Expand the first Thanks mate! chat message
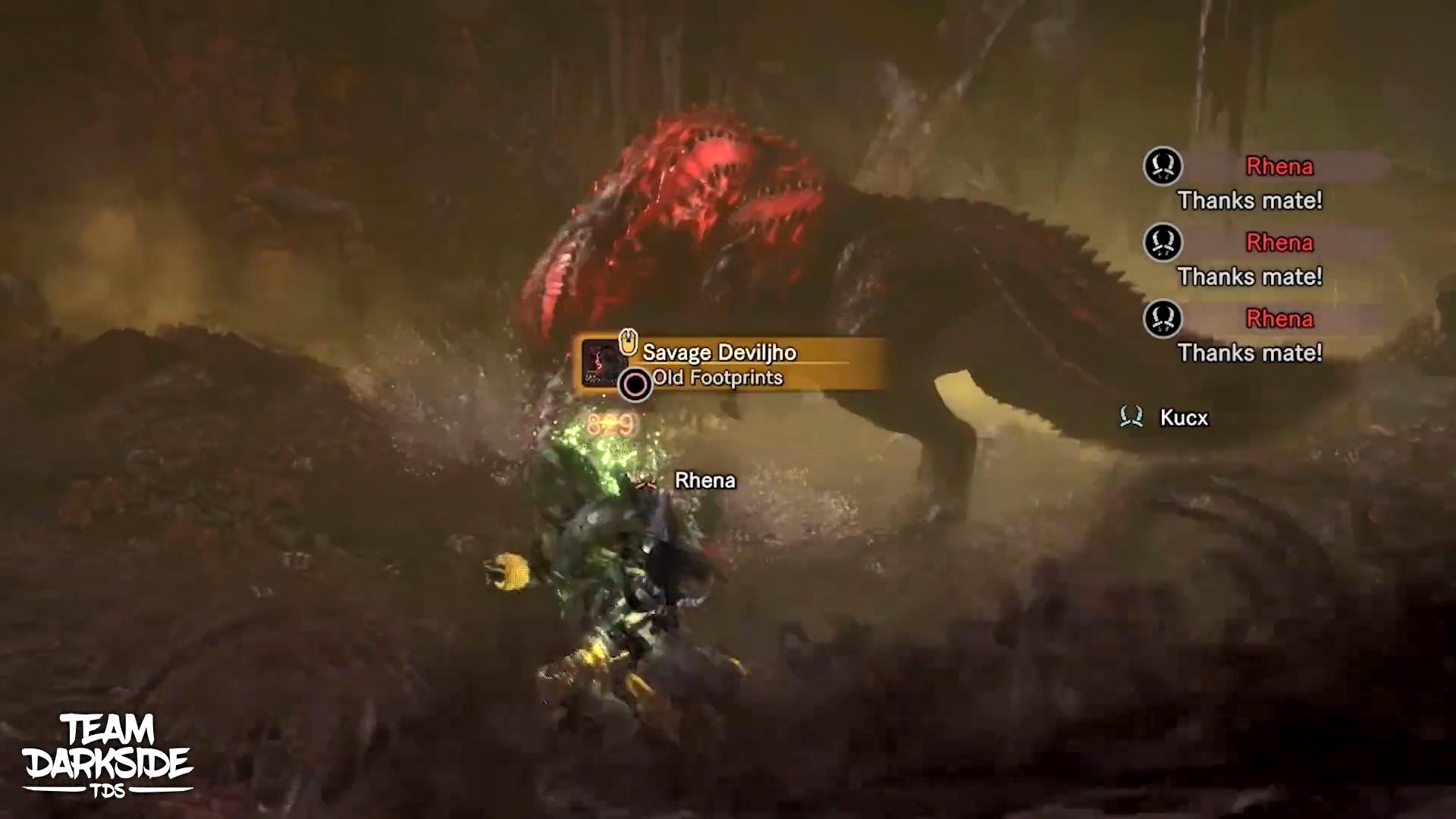 1248,201
